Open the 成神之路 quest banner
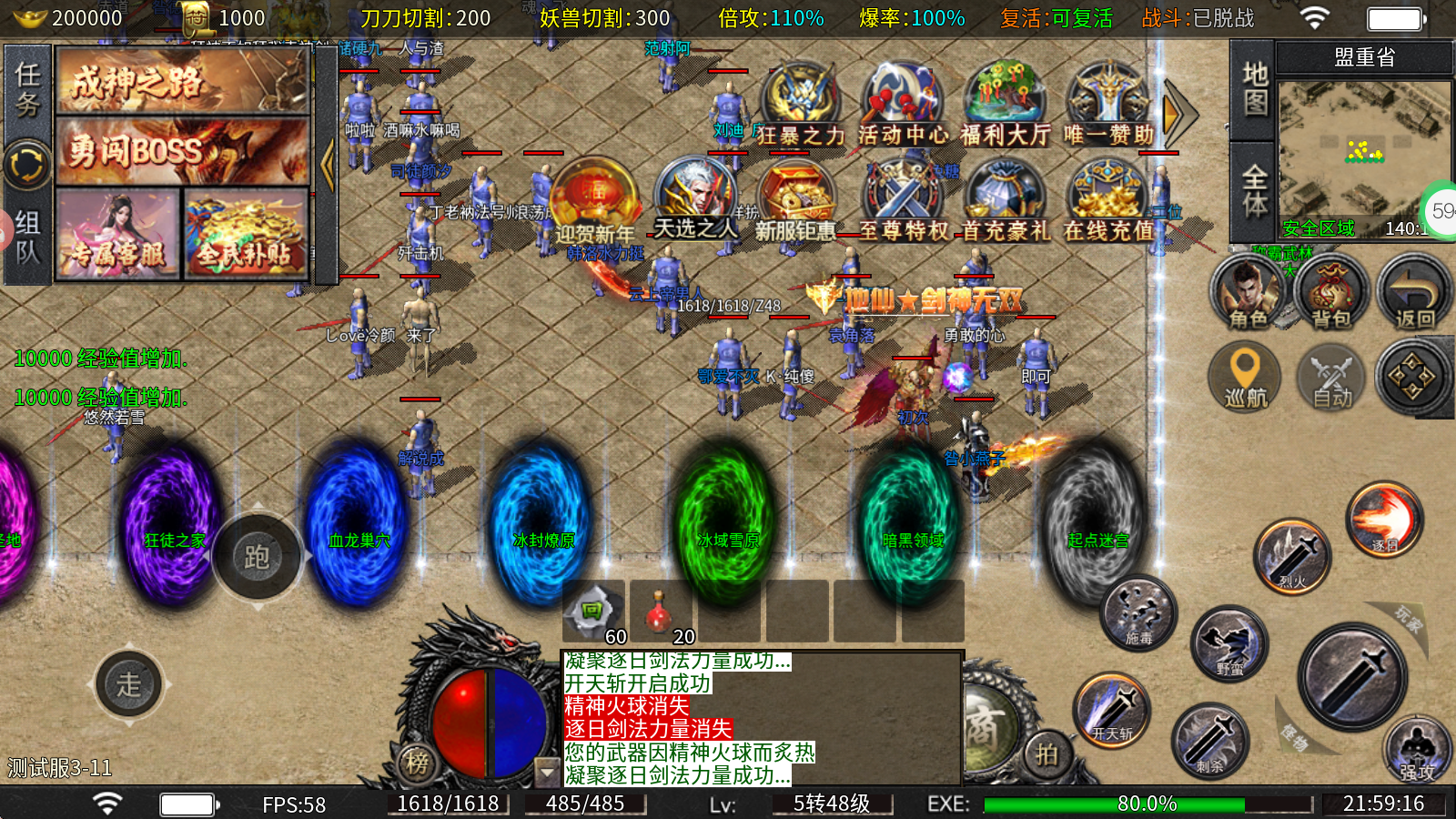The width and height of the screenshot is (1456, 819). 182,81
